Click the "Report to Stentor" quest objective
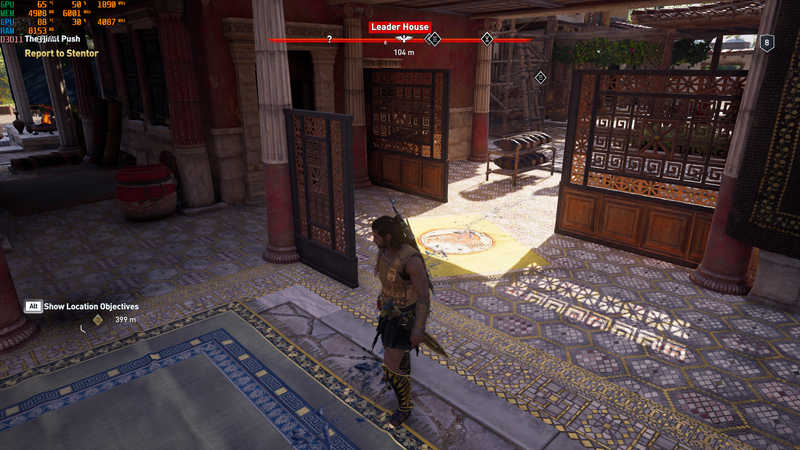800x450 pixels. click(x=62, y=53)
